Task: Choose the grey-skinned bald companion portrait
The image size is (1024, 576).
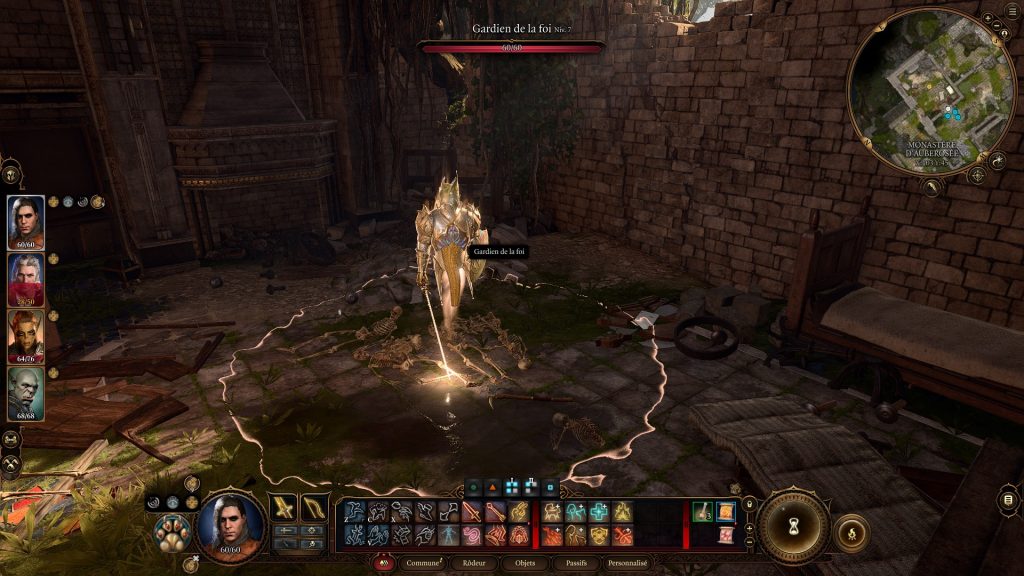Action: pyautogui.click(x=27, y=394)
